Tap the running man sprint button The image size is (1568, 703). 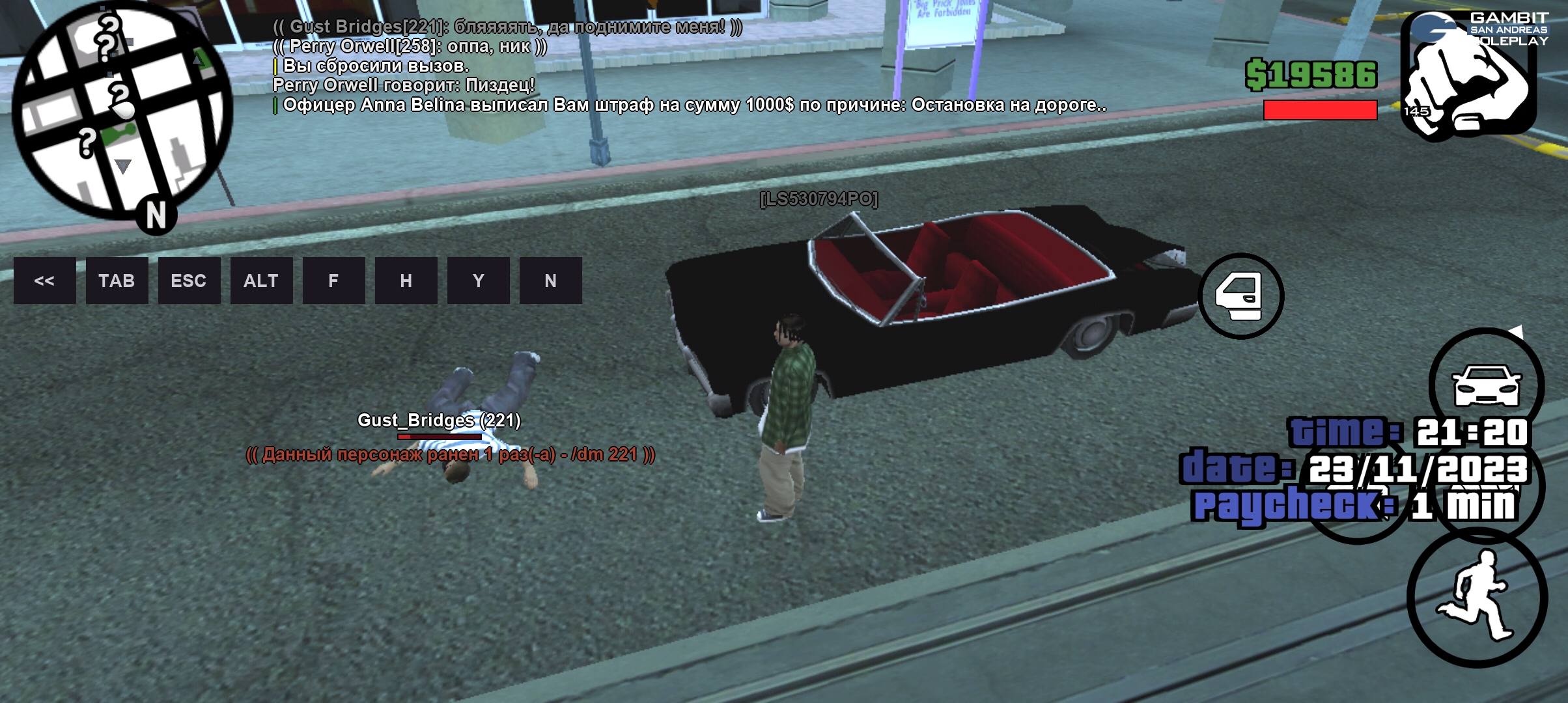tap(1477, 597)
